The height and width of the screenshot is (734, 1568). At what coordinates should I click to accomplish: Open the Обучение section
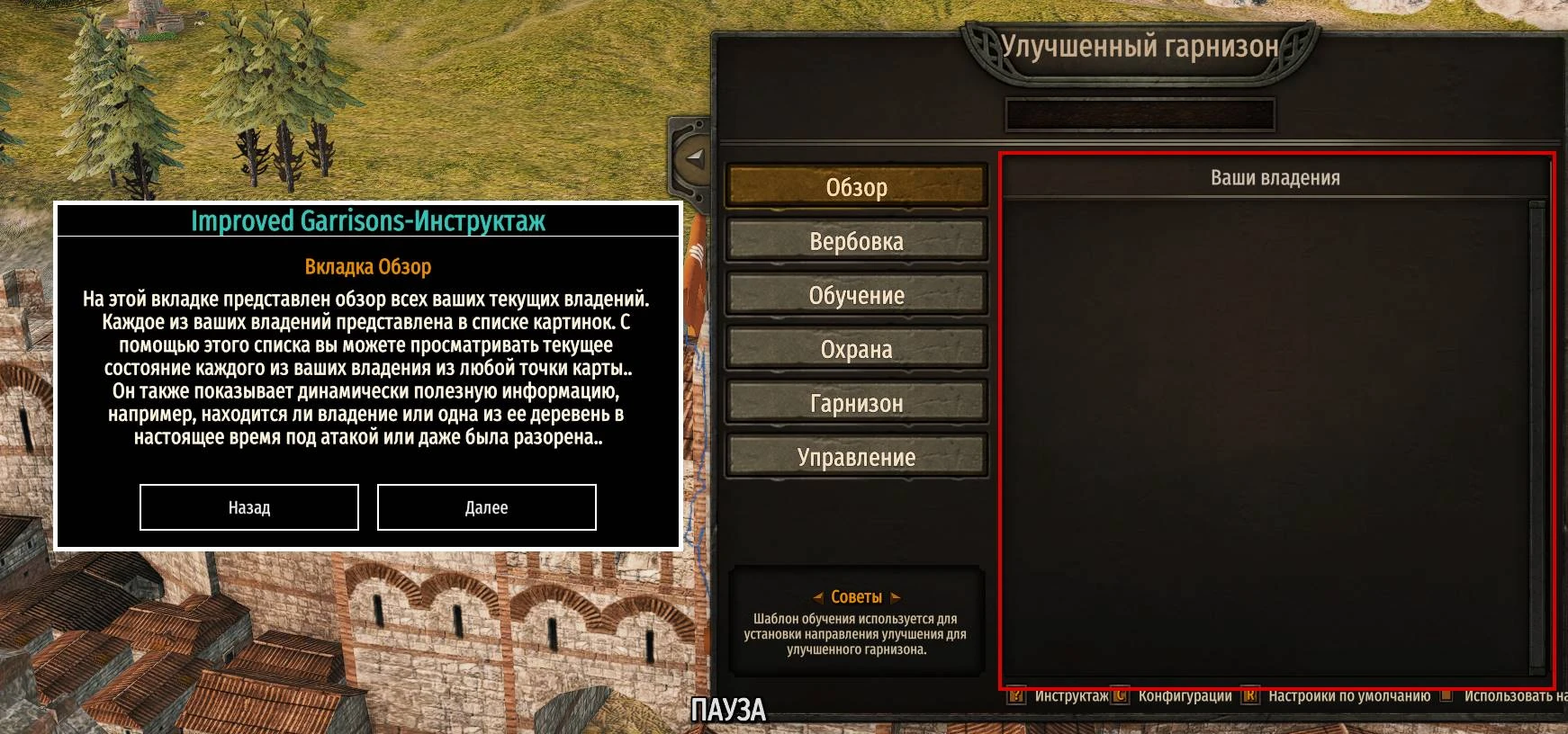857,295
